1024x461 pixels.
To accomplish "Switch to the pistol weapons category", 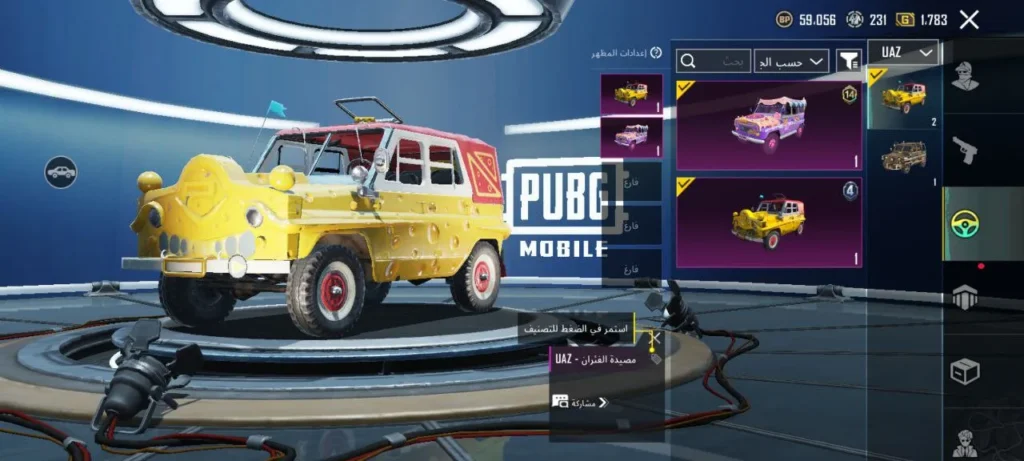I will click(x=965, y=150).
